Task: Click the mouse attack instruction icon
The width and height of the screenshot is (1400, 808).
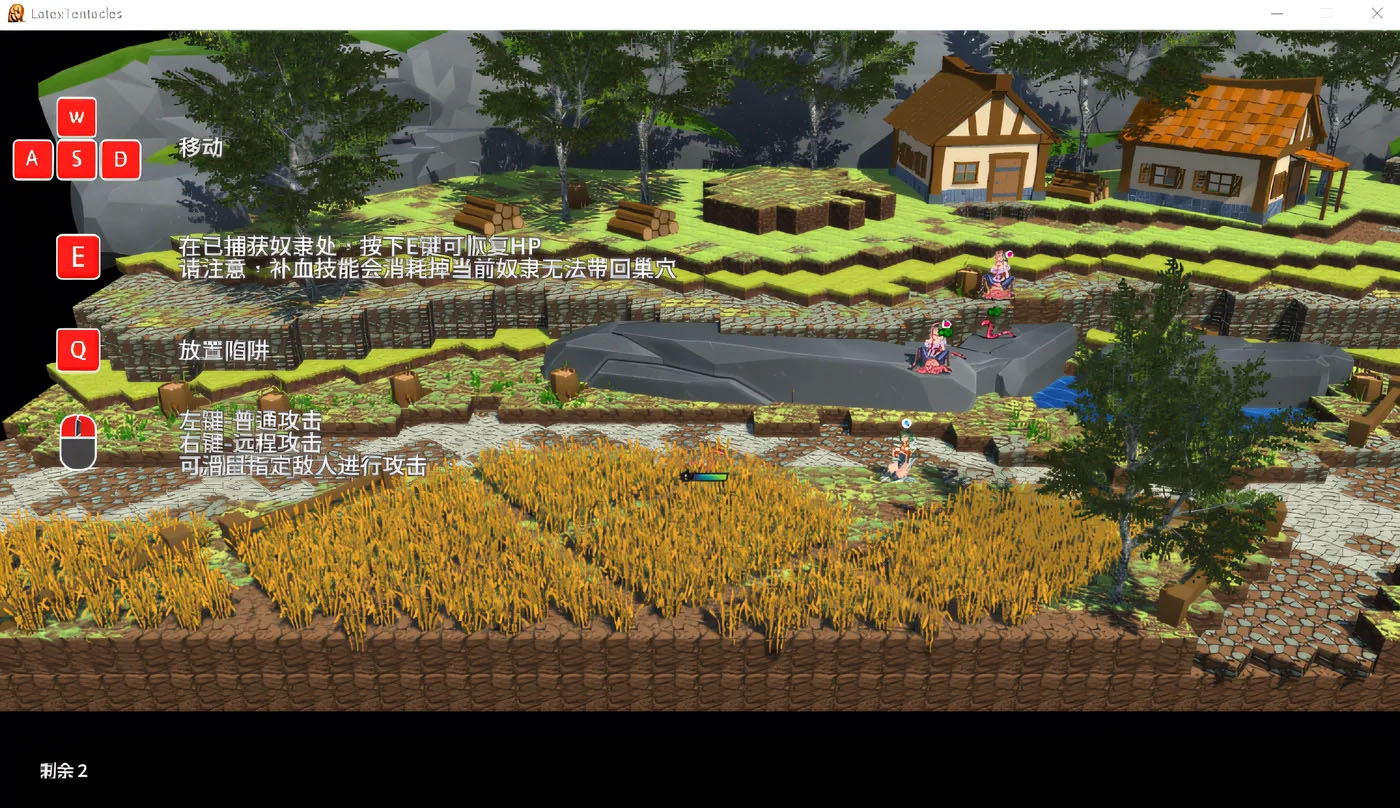Action: coord(78,441)
